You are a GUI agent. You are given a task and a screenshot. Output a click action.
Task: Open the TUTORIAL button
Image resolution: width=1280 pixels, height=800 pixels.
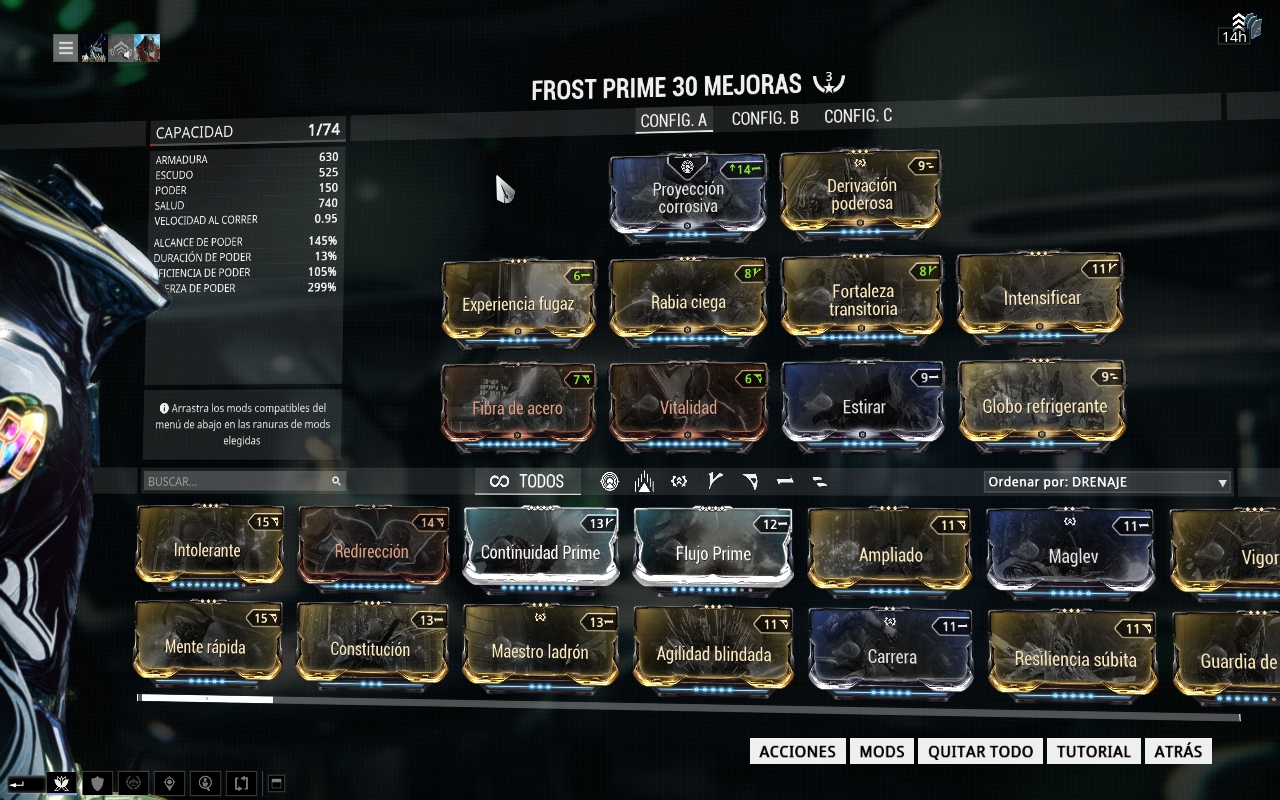(x=1093, y=751)
